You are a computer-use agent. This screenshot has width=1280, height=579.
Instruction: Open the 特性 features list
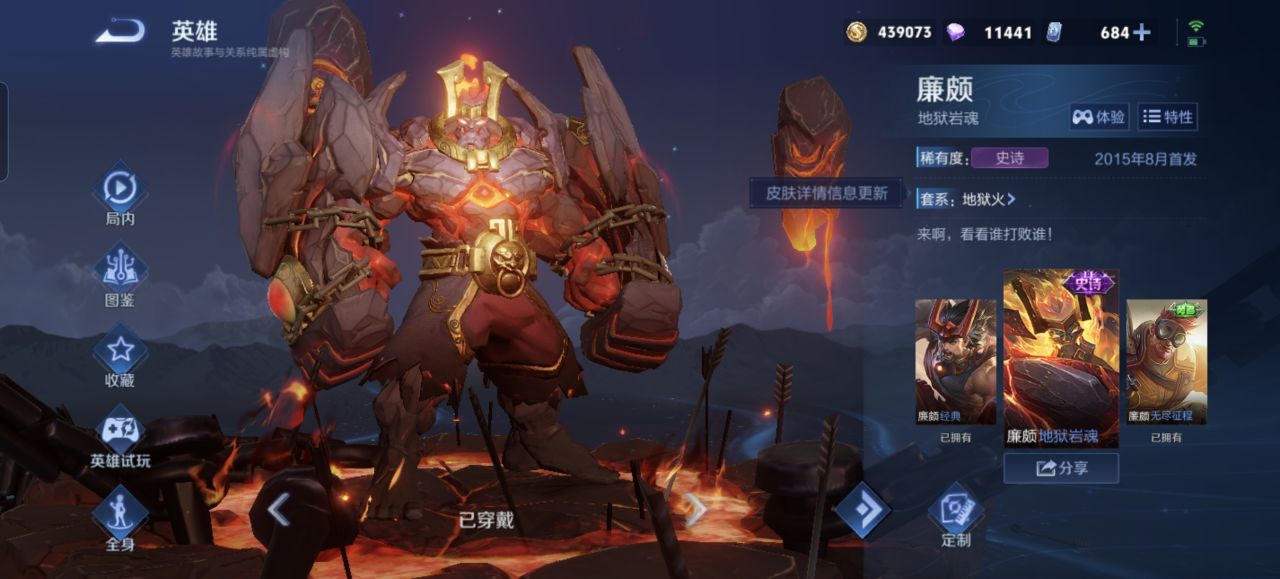pyautogui.click(x=1168, y=117)
